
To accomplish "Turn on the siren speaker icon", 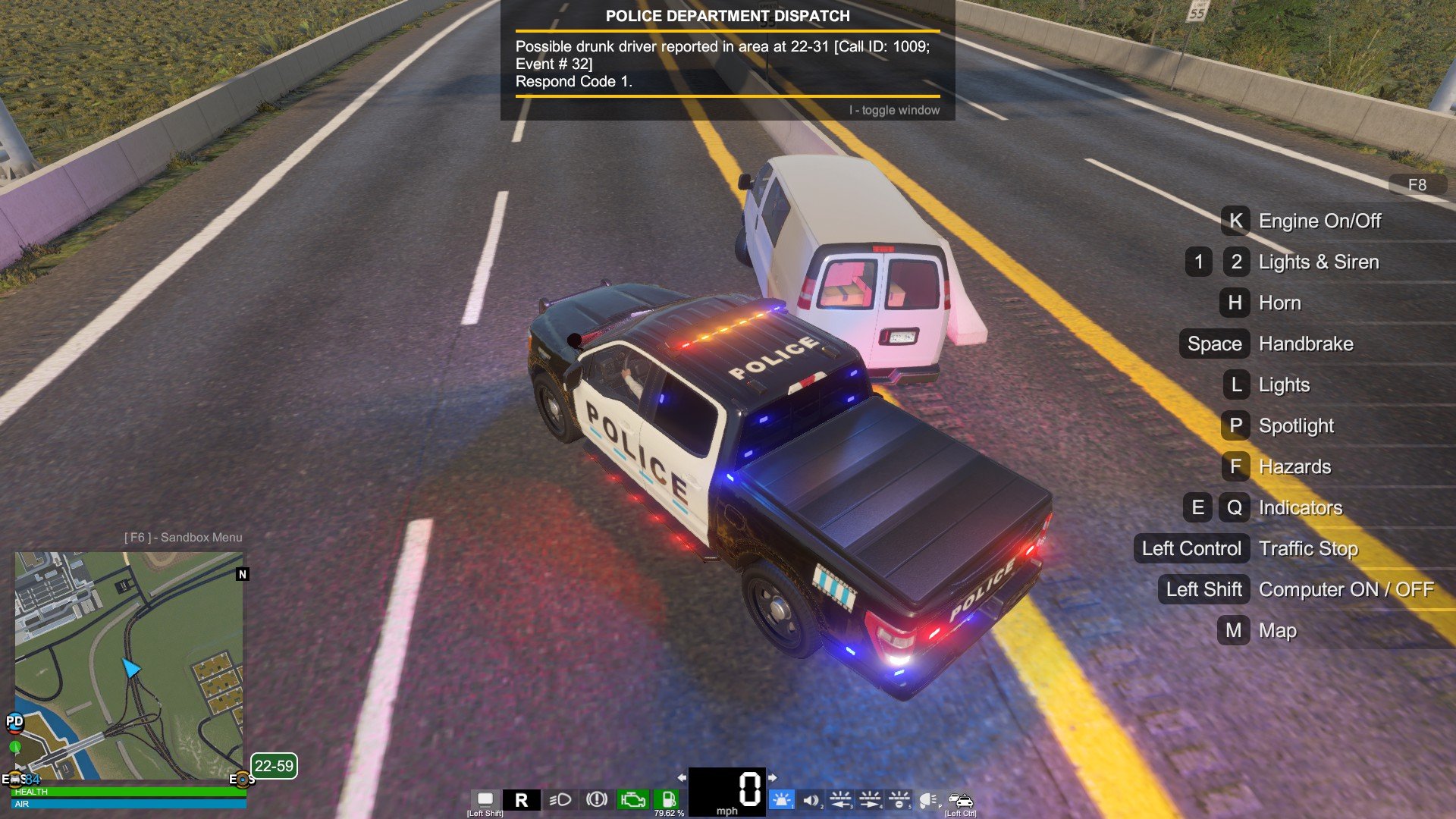I will (x=811, y=799).
